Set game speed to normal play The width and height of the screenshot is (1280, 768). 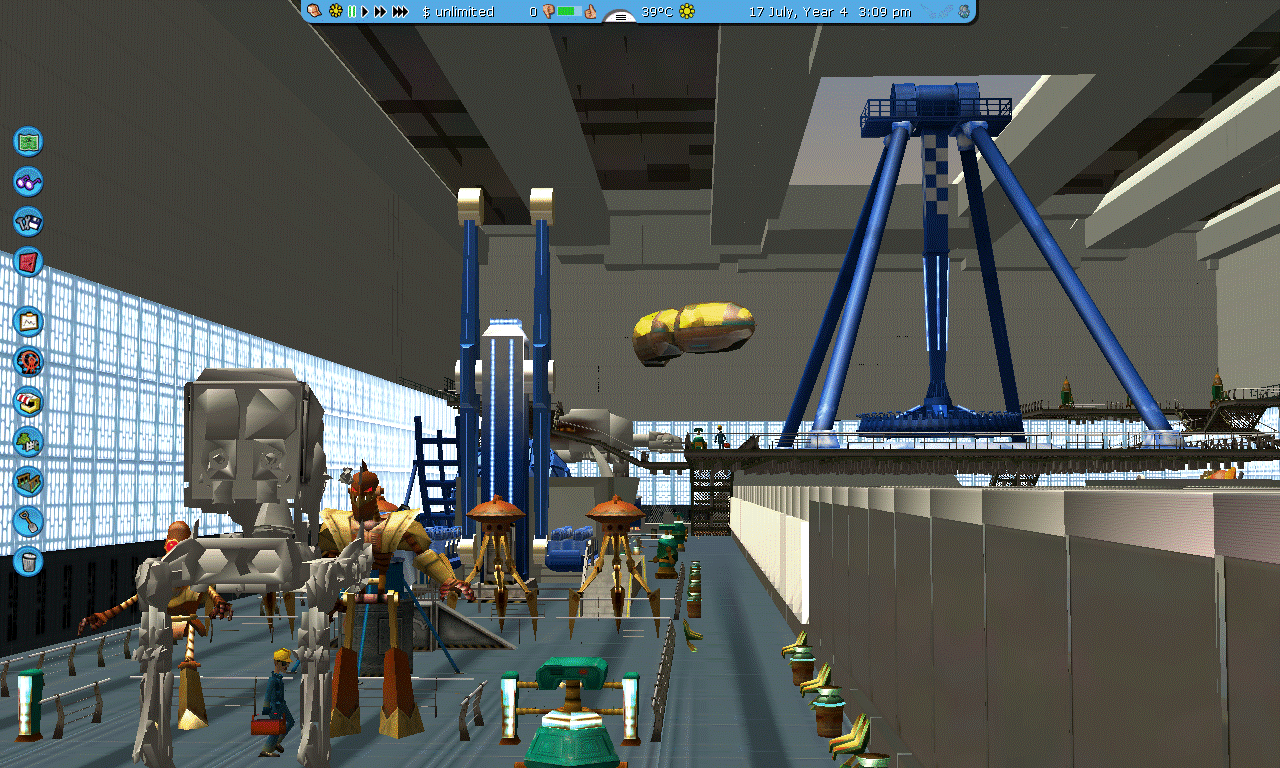coord(365,12)
